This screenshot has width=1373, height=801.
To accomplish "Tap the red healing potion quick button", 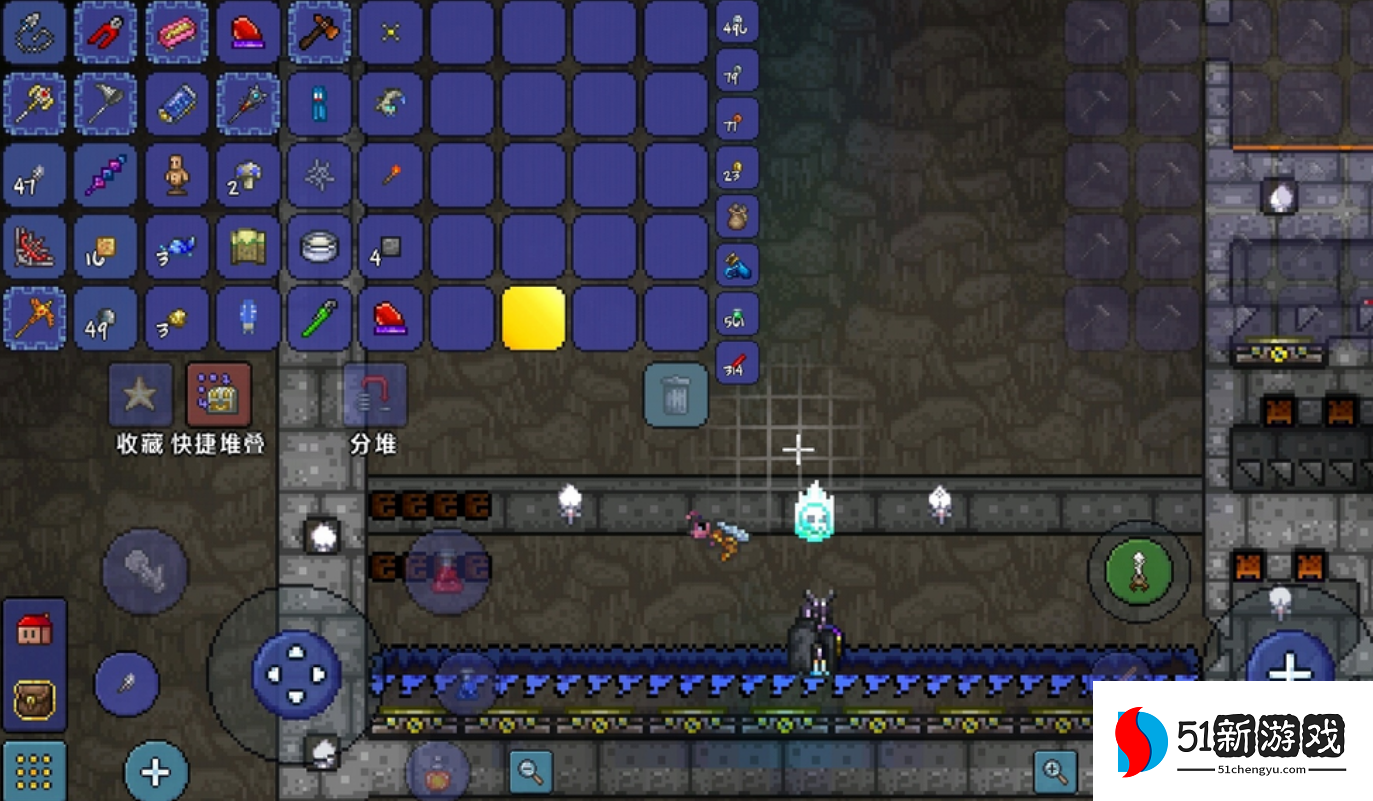I will [x=447, y=572].
